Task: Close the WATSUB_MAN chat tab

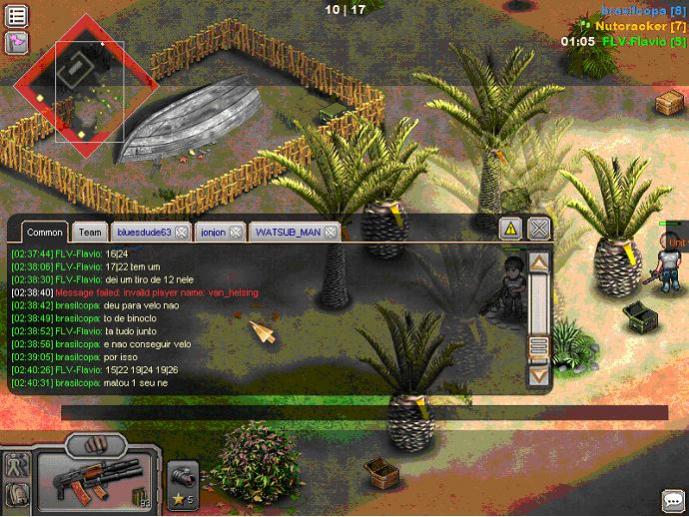Action: pos(330,232)
